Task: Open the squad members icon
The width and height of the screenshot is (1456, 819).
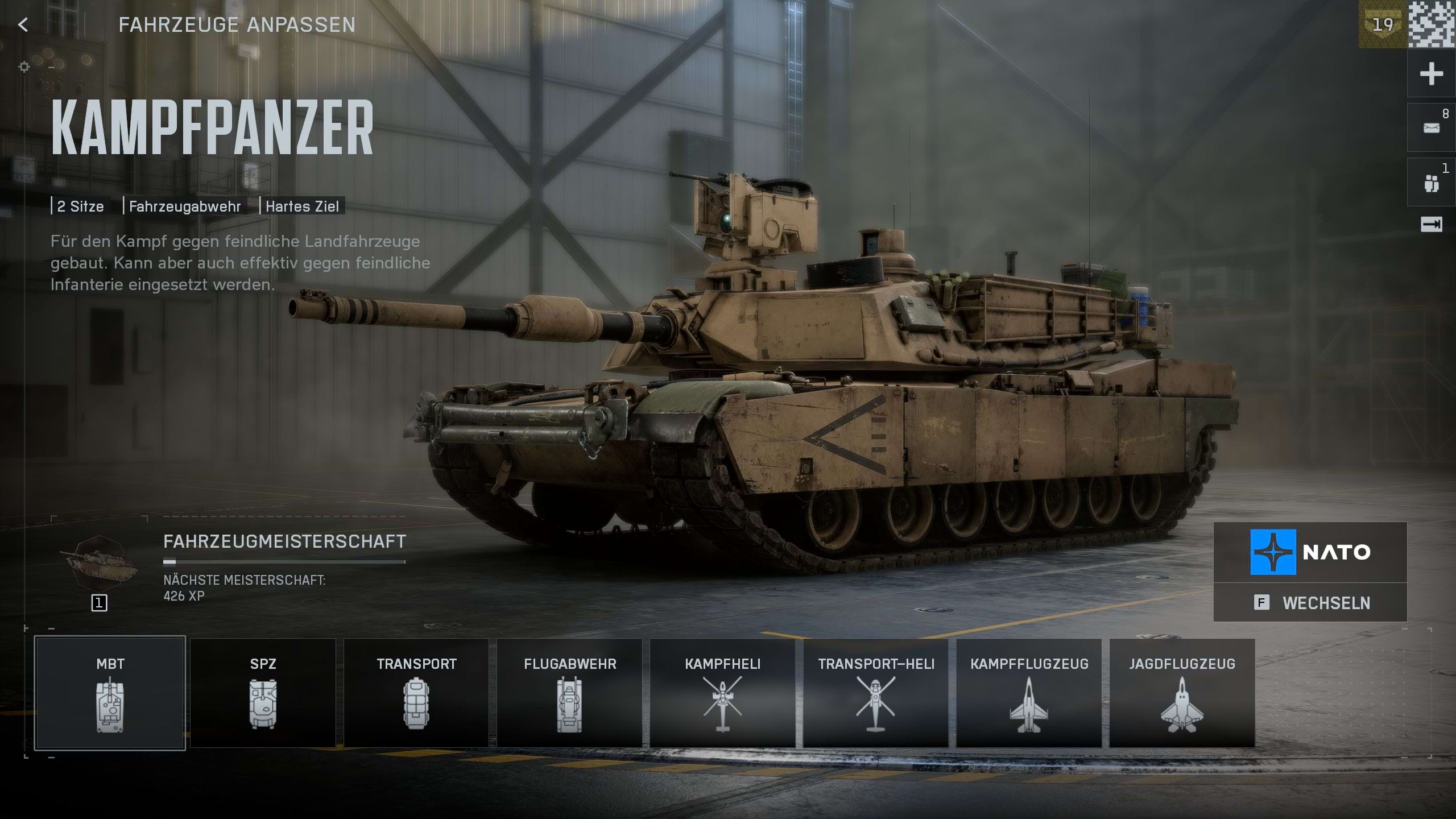Action: (1431, 183)
